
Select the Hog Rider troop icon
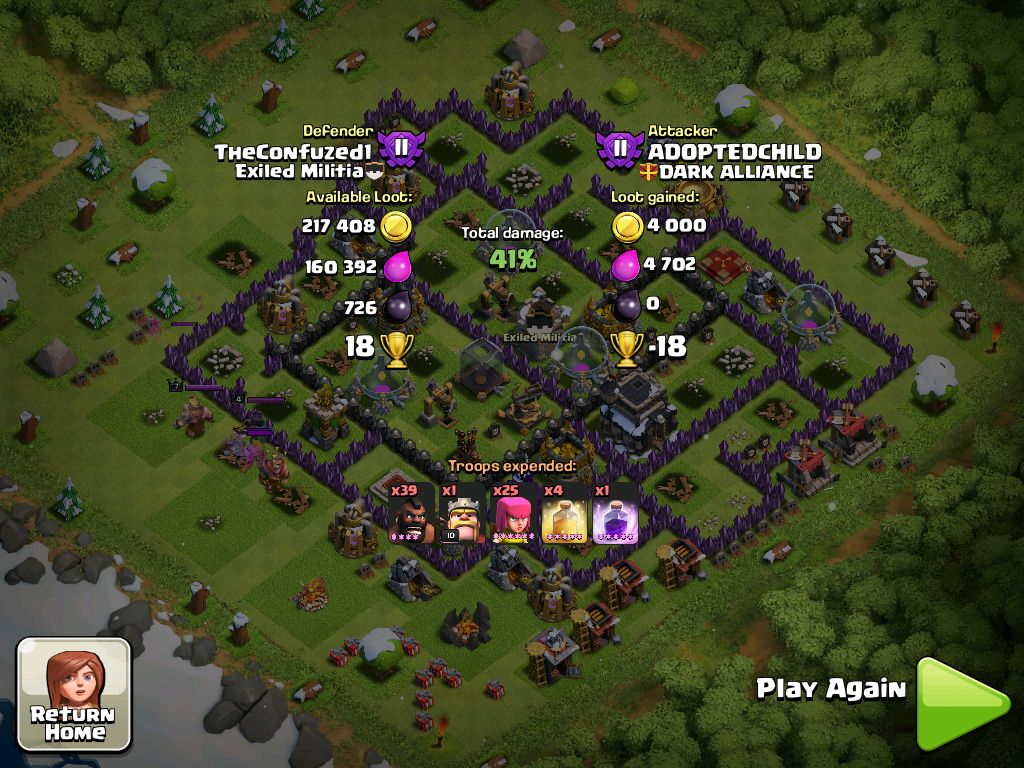pyautogui.click(x=410, y=513)
